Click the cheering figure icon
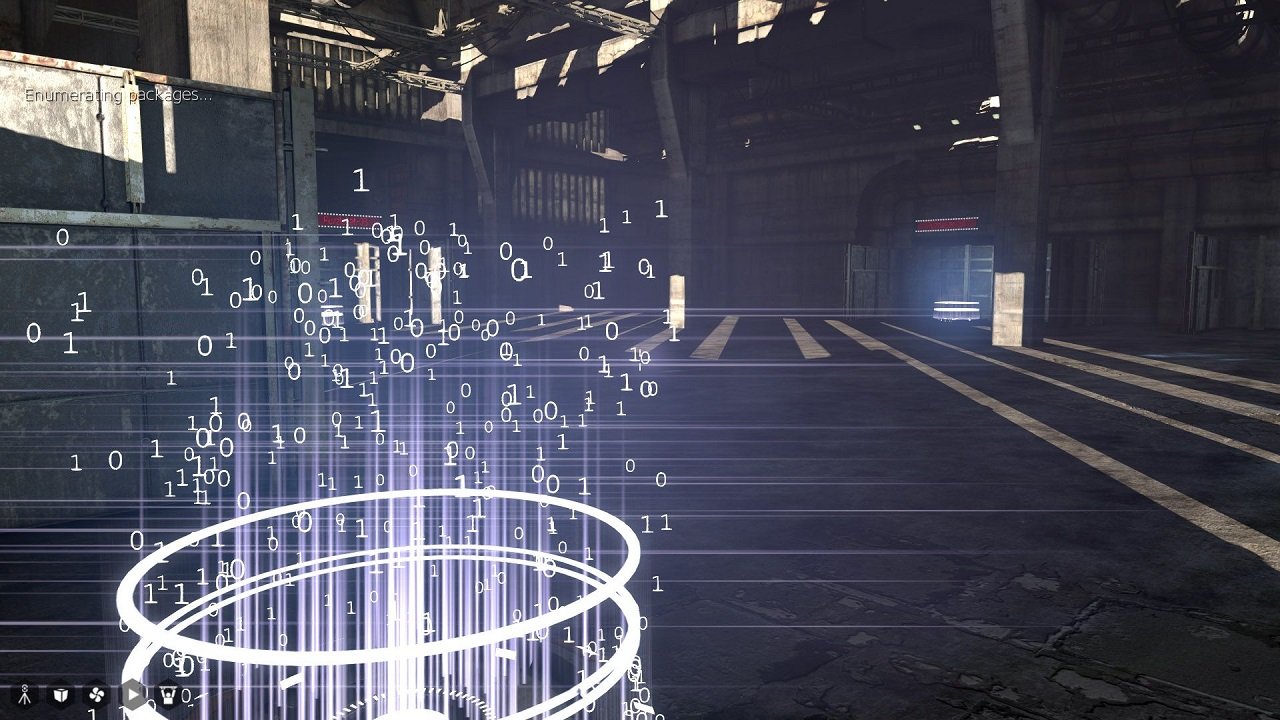Image resolution: width=1280 pixels, height=720 pixels. click(169, 694)
